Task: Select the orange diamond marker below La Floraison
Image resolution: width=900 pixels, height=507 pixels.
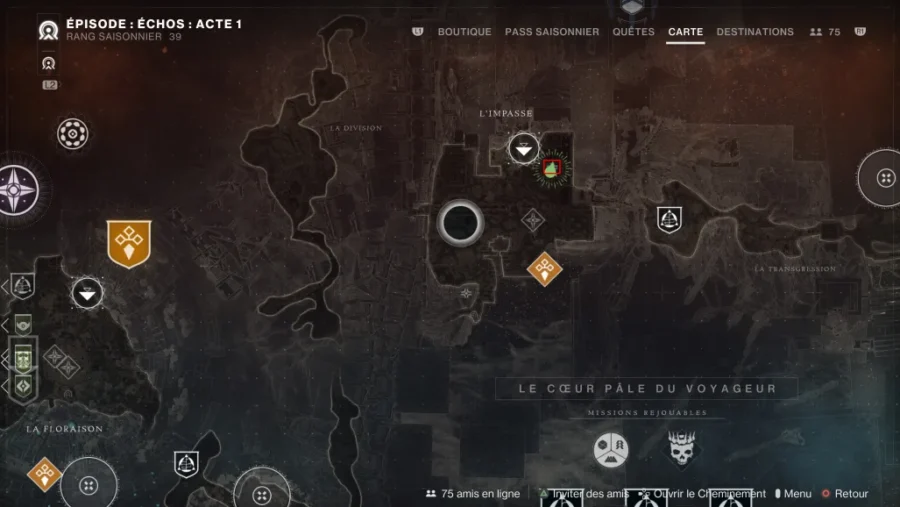Action: [x=44, y=473]
